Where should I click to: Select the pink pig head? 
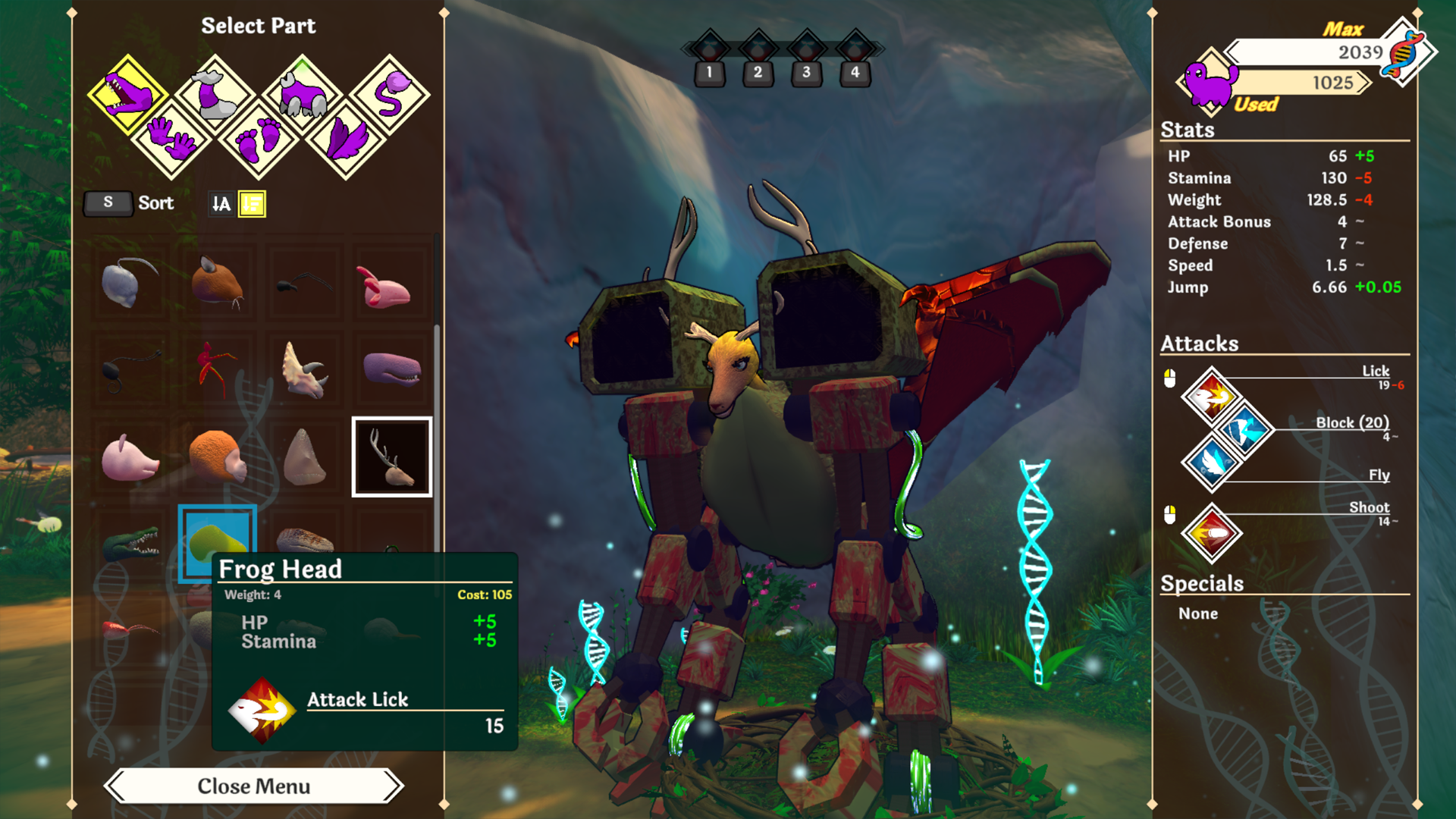pyautogui.click(x=130, y=457)
